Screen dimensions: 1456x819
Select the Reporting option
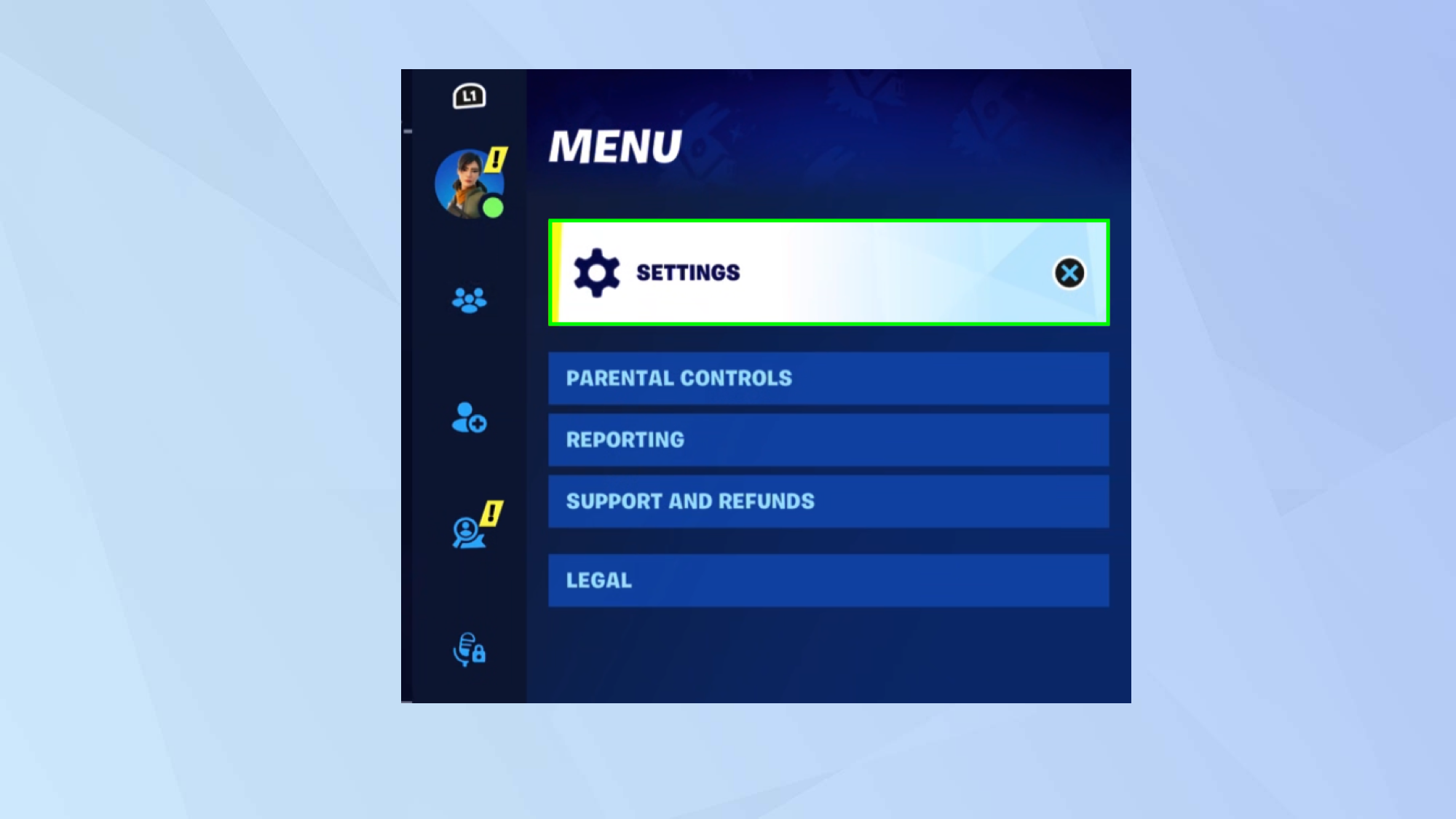tap(826, 440)
